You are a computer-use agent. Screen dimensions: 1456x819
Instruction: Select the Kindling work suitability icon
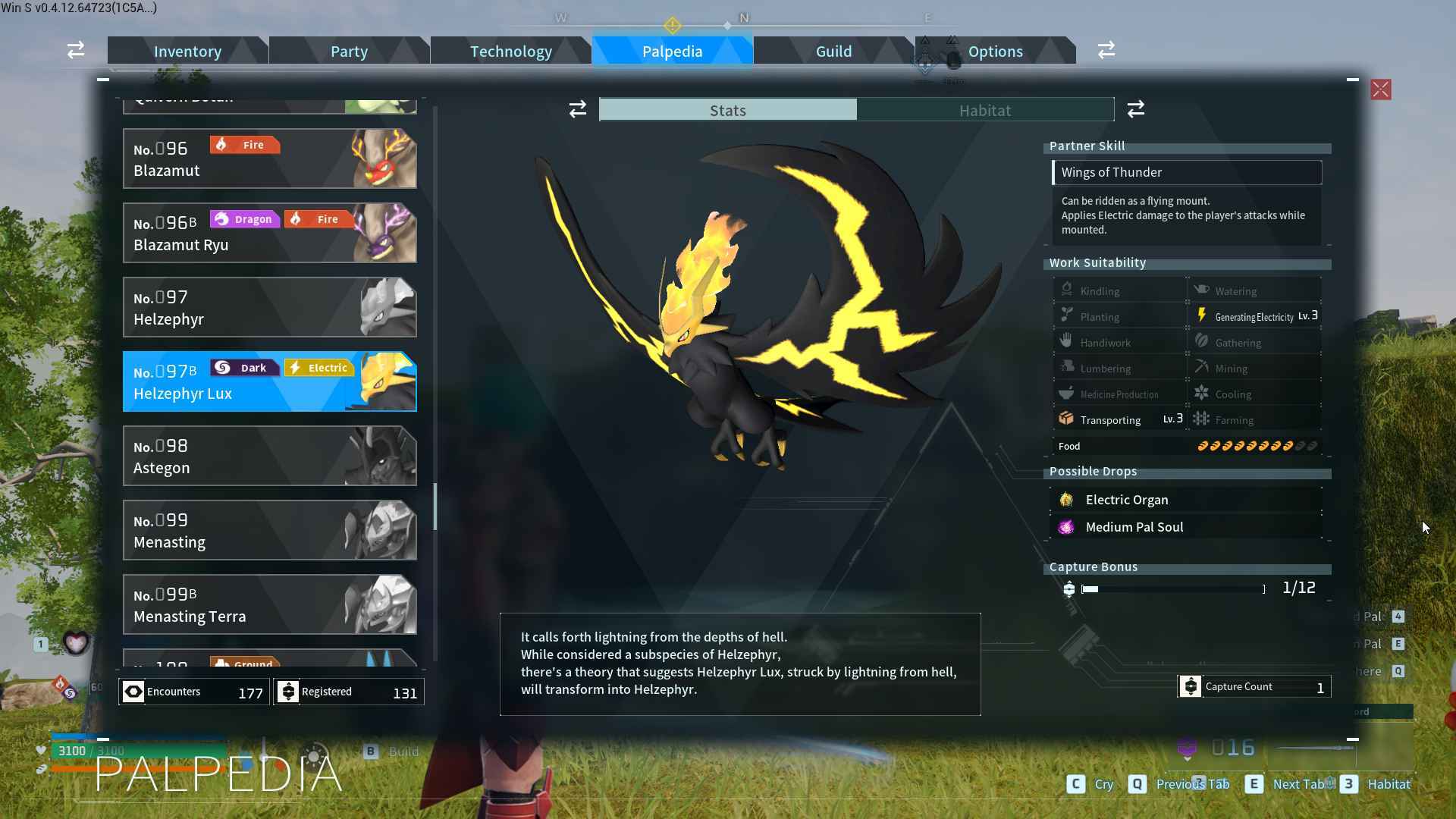(1066, 289)
